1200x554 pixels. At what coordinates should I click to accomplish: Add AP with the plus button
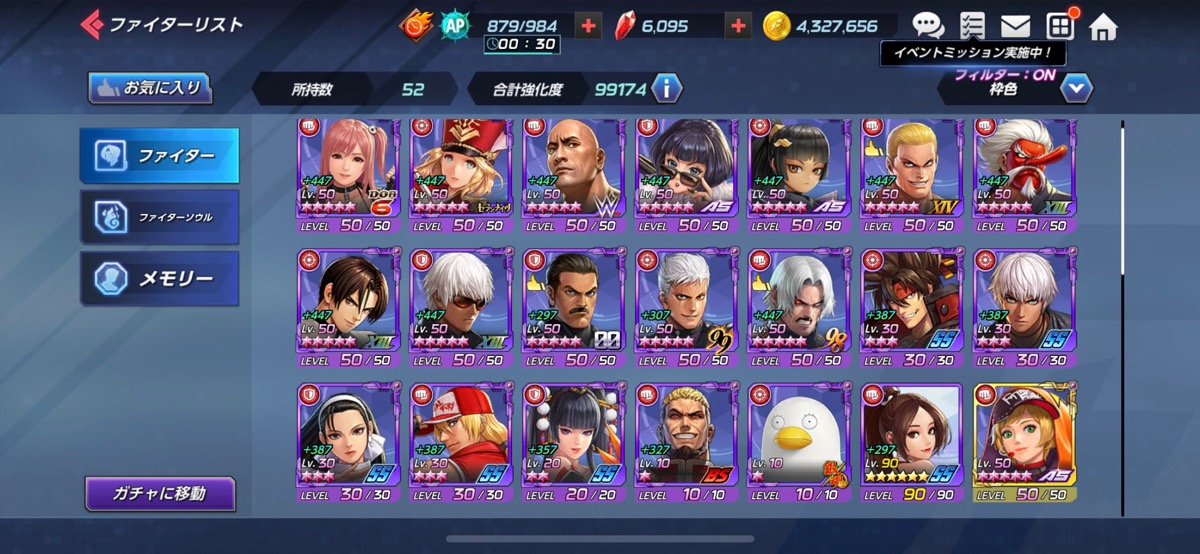(589, 26)
